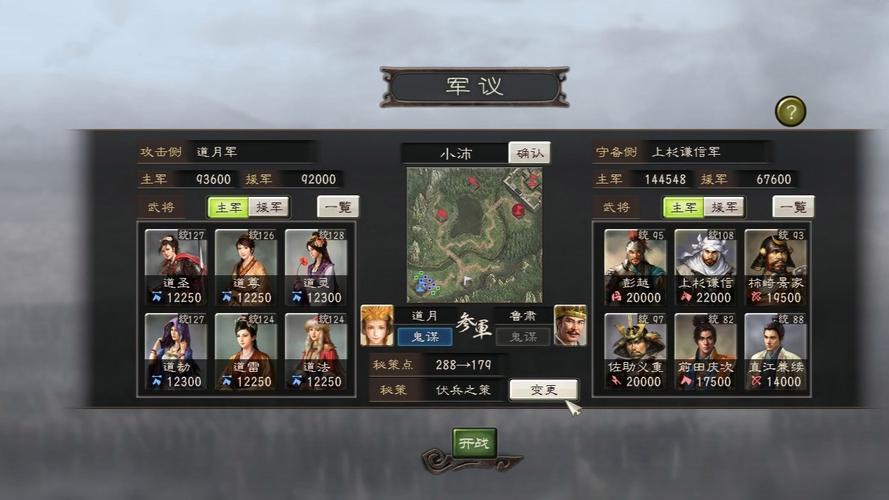The width and height of the screenshot is (889, 500).
Task: View the defender officer card 上杉谦信
Action: (x=705, y=267)
